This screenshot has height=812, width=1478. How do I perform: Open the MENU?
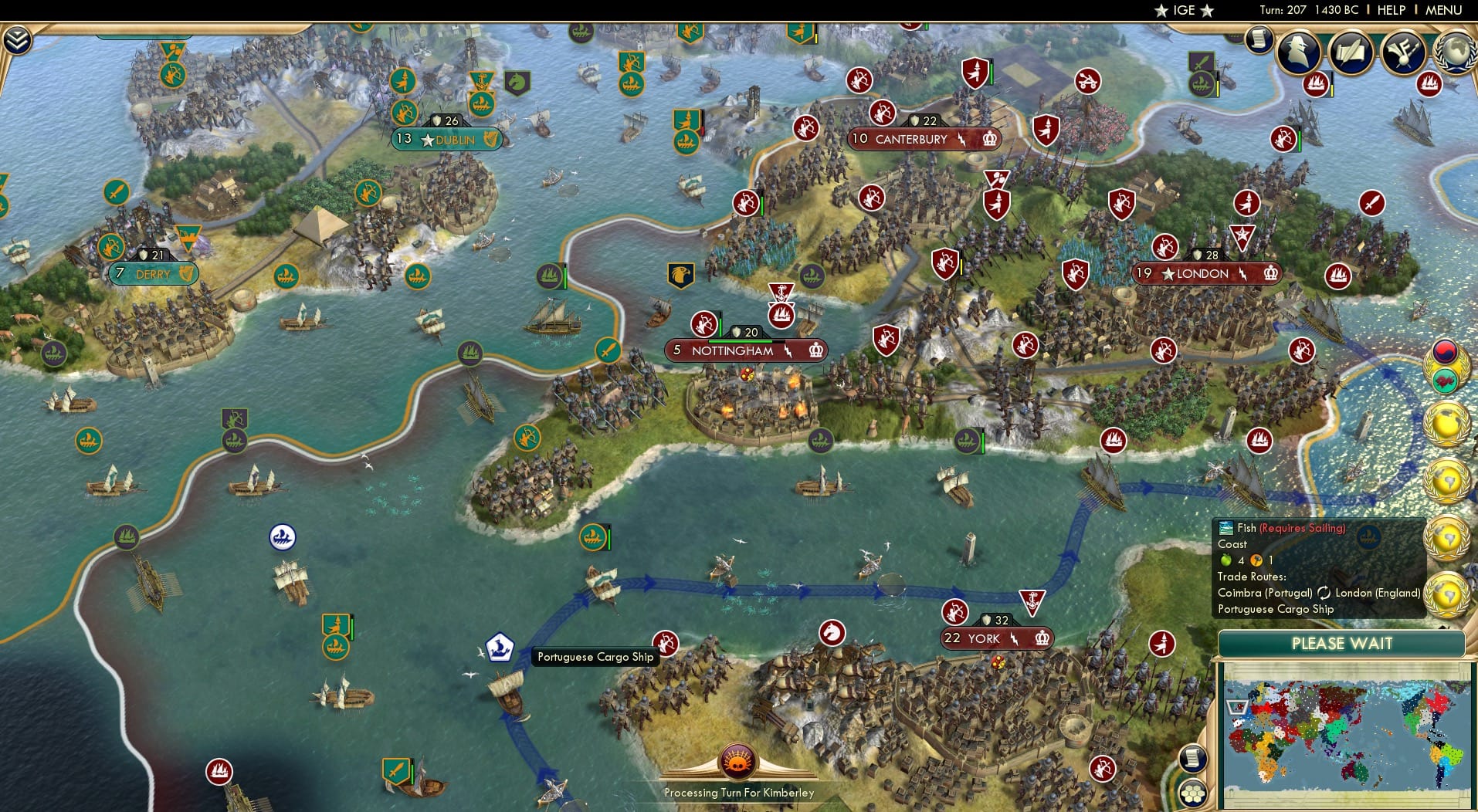(1445, 10)
